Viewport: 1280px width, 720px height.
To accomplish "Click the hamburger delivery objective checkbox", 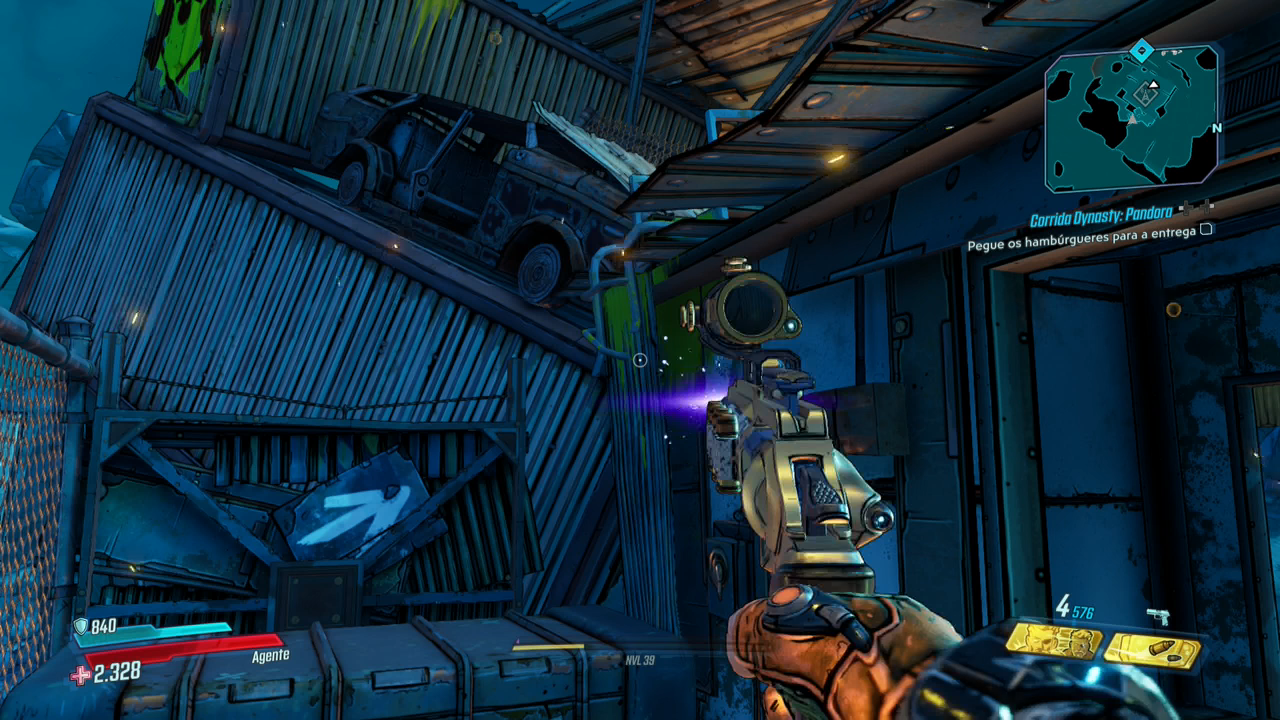I will click(1206, 229).
